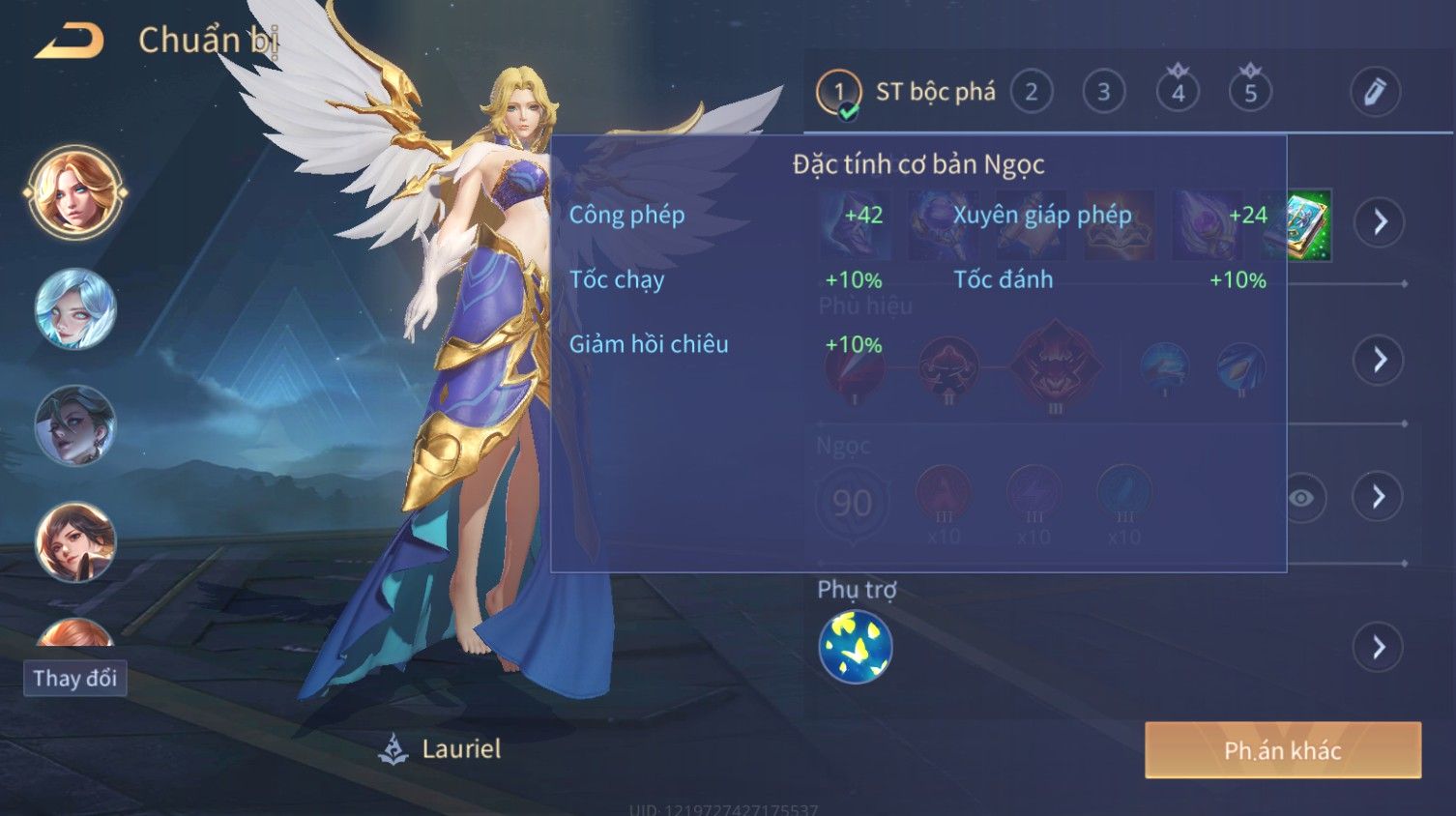Choose the dark-haired hero with earring portrait
This screenshot has width=1456, height=816.
coord(75,425)
